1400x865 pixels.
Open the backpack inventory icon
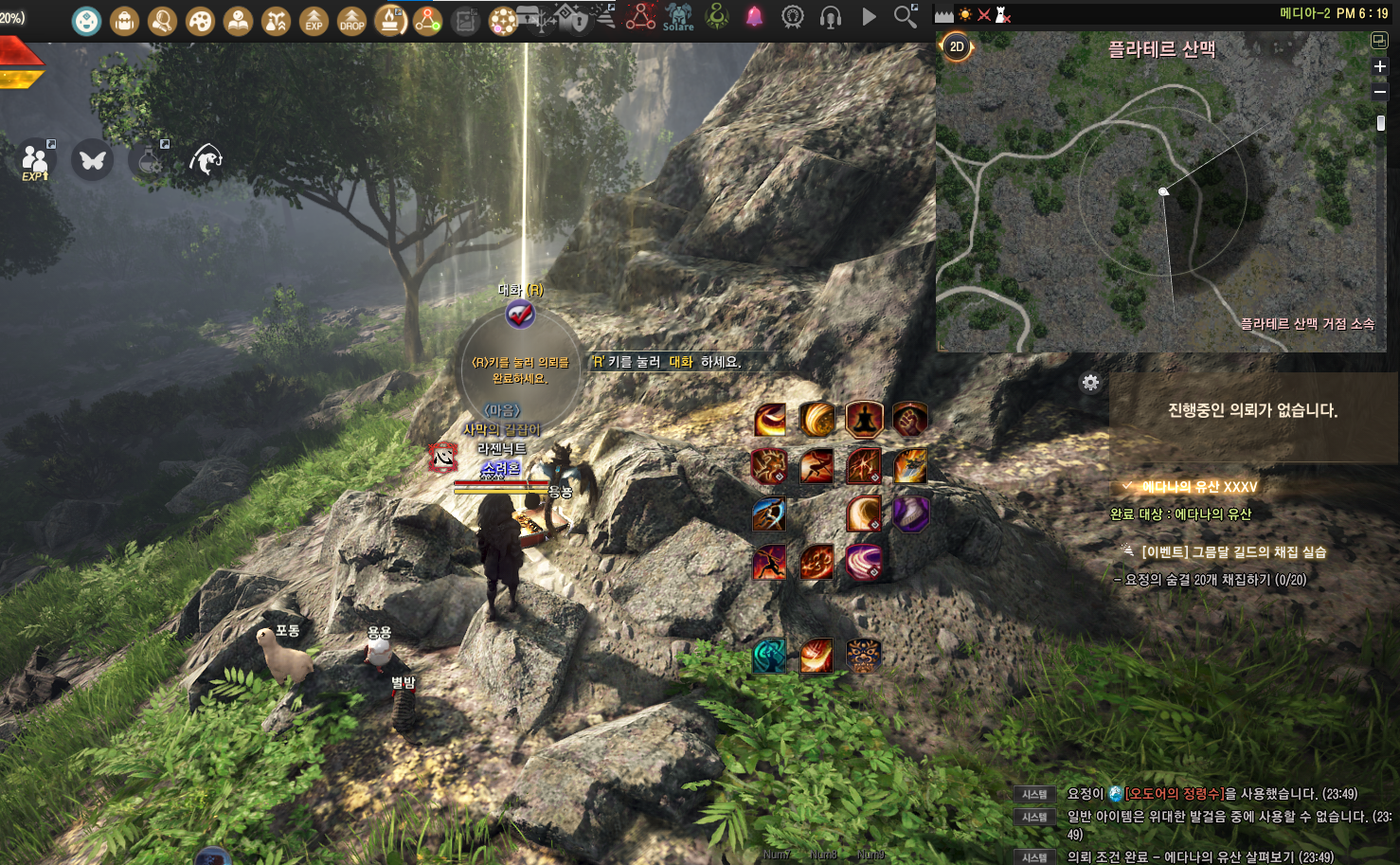124,20
